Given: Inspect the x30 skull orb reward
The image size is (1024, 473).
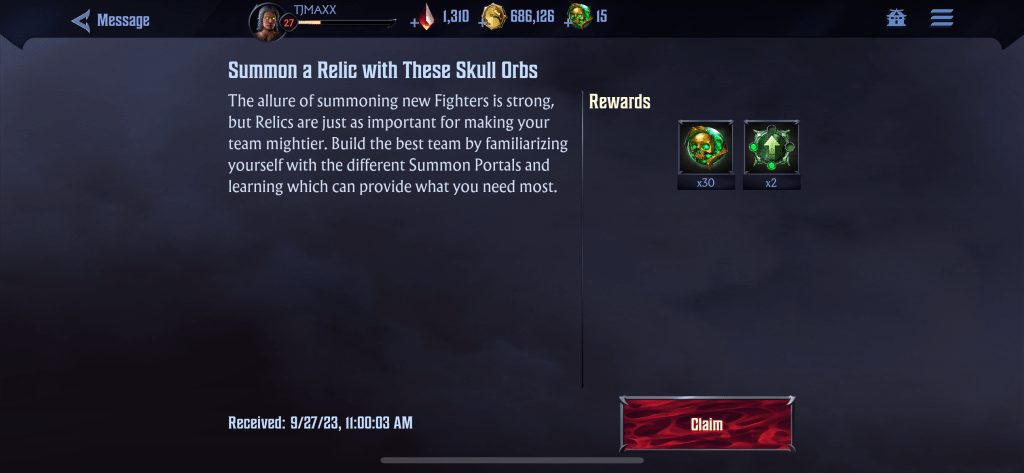Looking at the screenshot, I should pyautogui.click(x=705, y=148).
